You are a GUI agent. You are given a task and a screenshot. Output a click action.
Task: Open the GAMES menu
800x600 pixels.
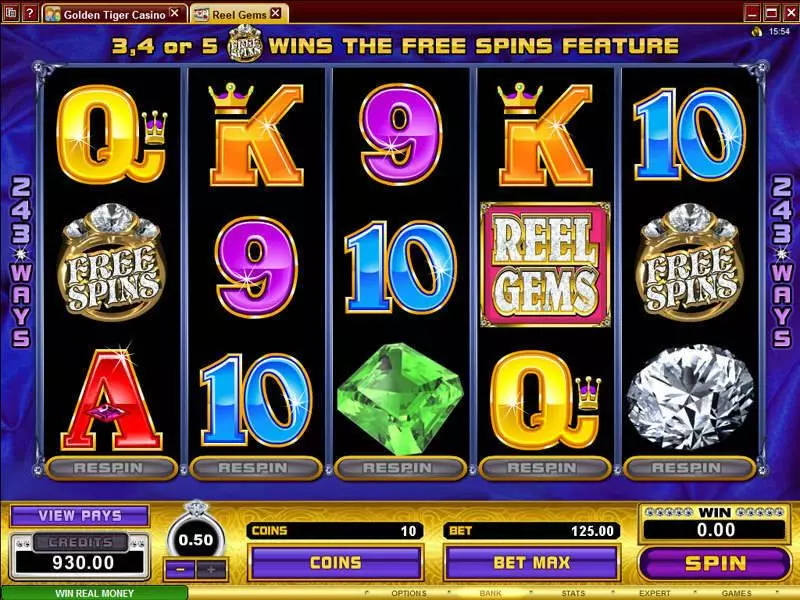point(737,593)
